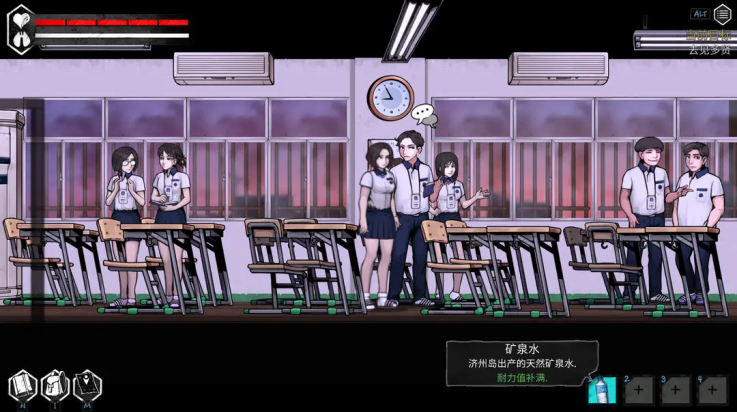Image resolution: width=737 pixels, height=412 pixels.
Task: Open the backpack inventory
Action: [55, 385]
